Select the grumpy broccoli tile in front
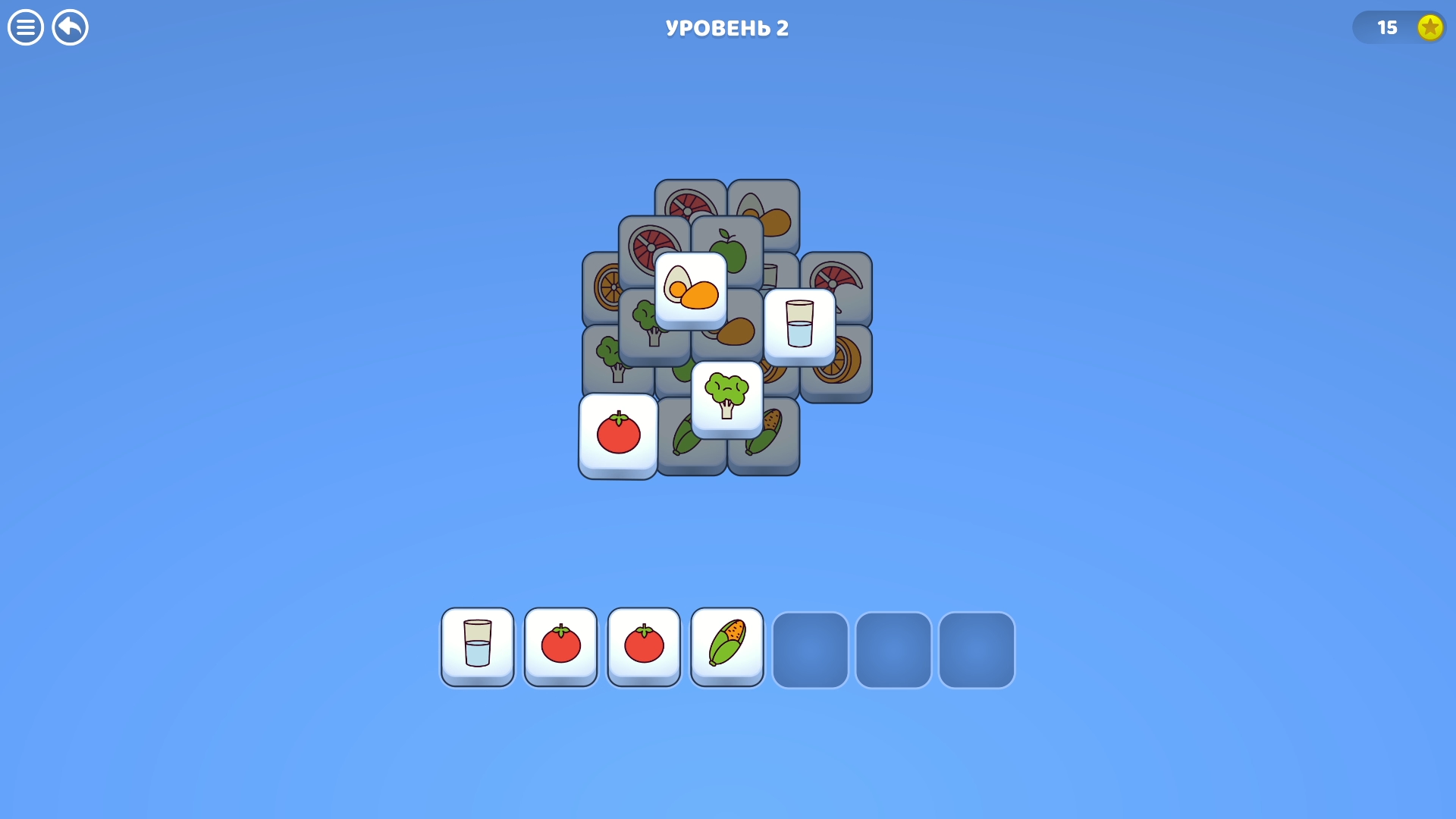The height and width of the screenshot is (819, 1456). pyautogui.click(x=726, y=397)
